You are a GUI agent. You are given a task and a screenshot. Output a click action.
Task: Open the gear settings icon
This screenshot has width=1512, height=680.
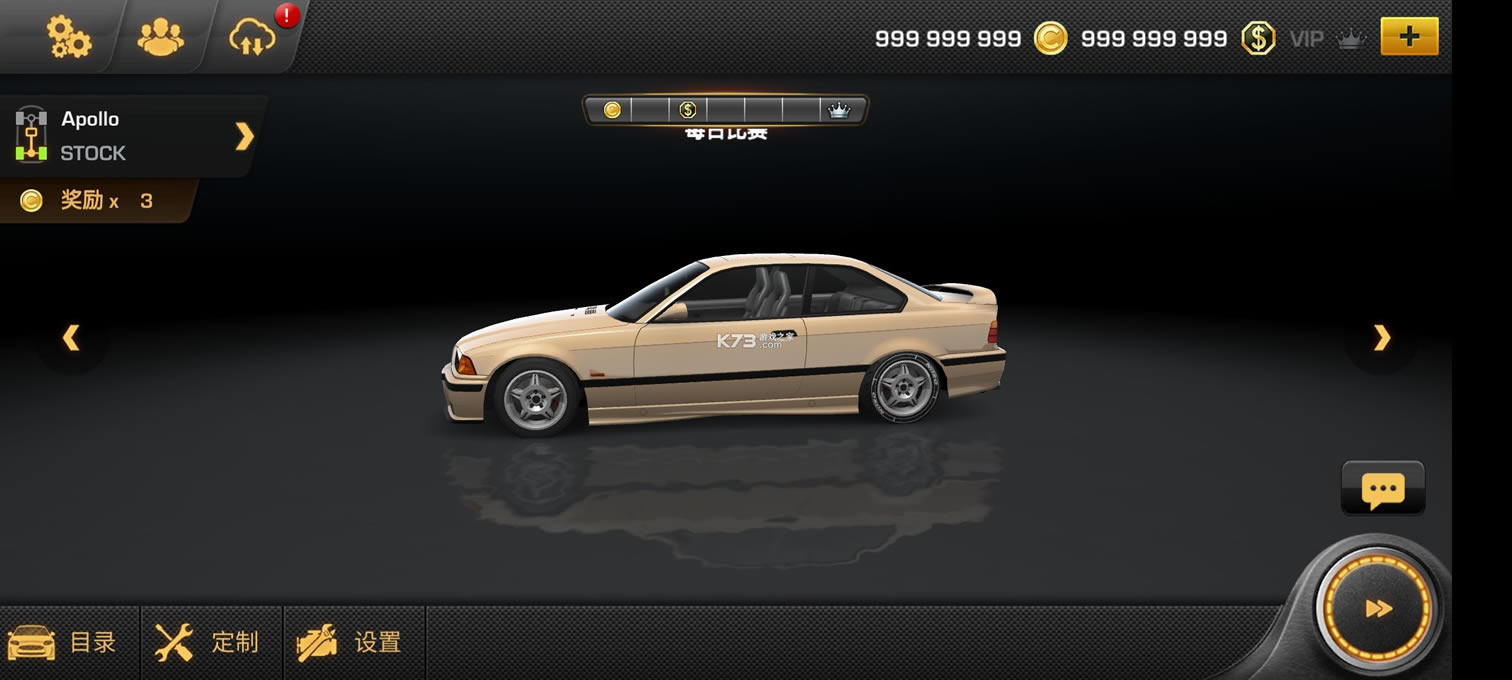(x=68, y=37)
